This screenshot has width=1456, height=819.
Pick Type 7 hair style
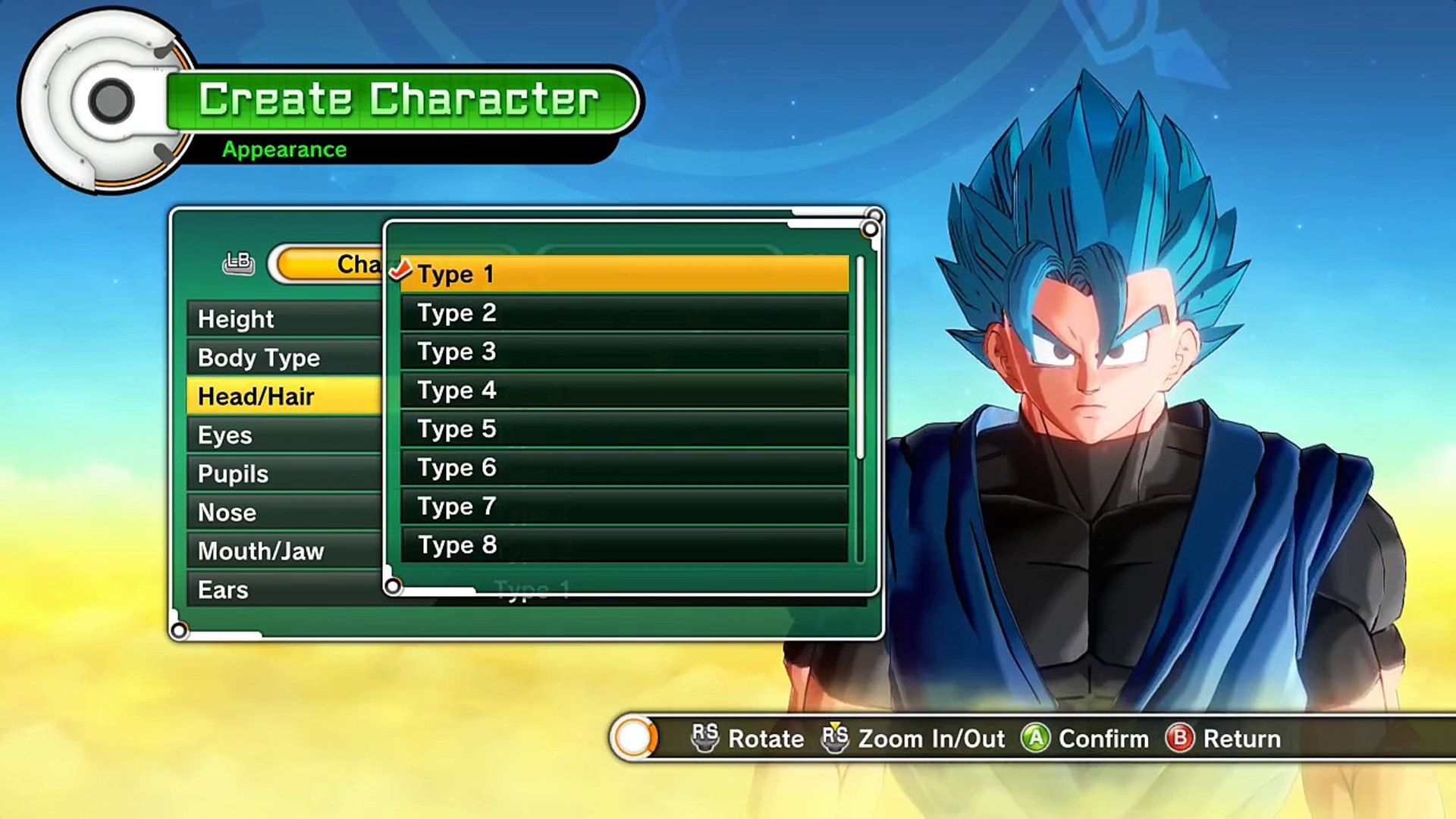point(623,506)
